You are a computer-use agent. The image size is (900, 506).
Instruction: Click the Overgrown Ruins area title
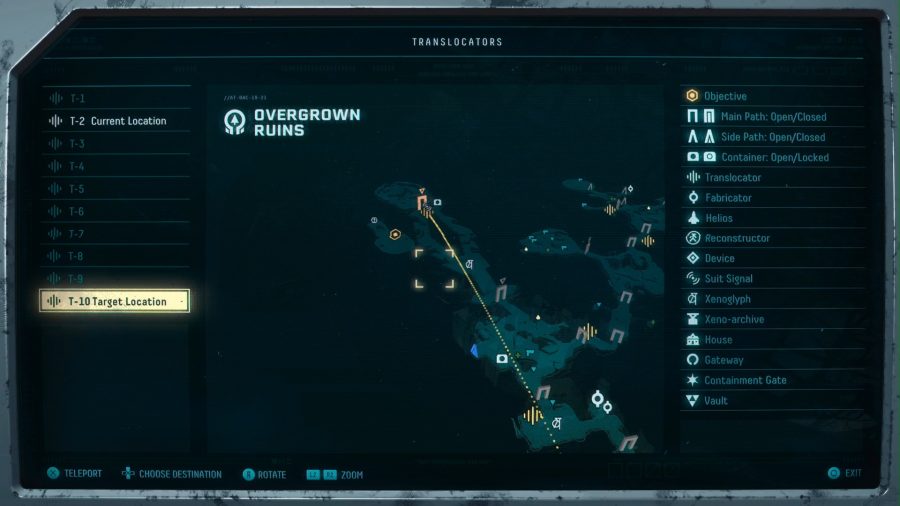pos(306,122)
